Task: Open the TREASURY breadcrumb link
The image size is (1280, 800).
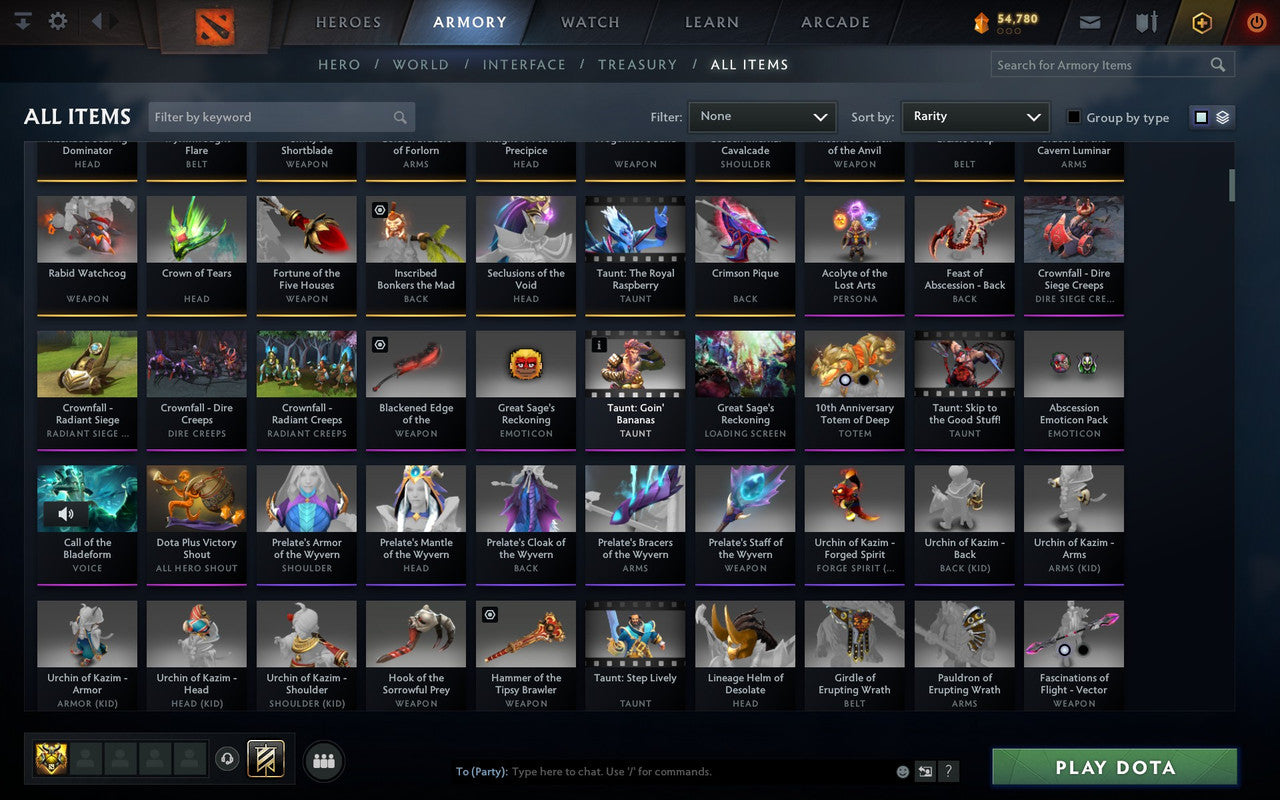Action: coord(637,64)
